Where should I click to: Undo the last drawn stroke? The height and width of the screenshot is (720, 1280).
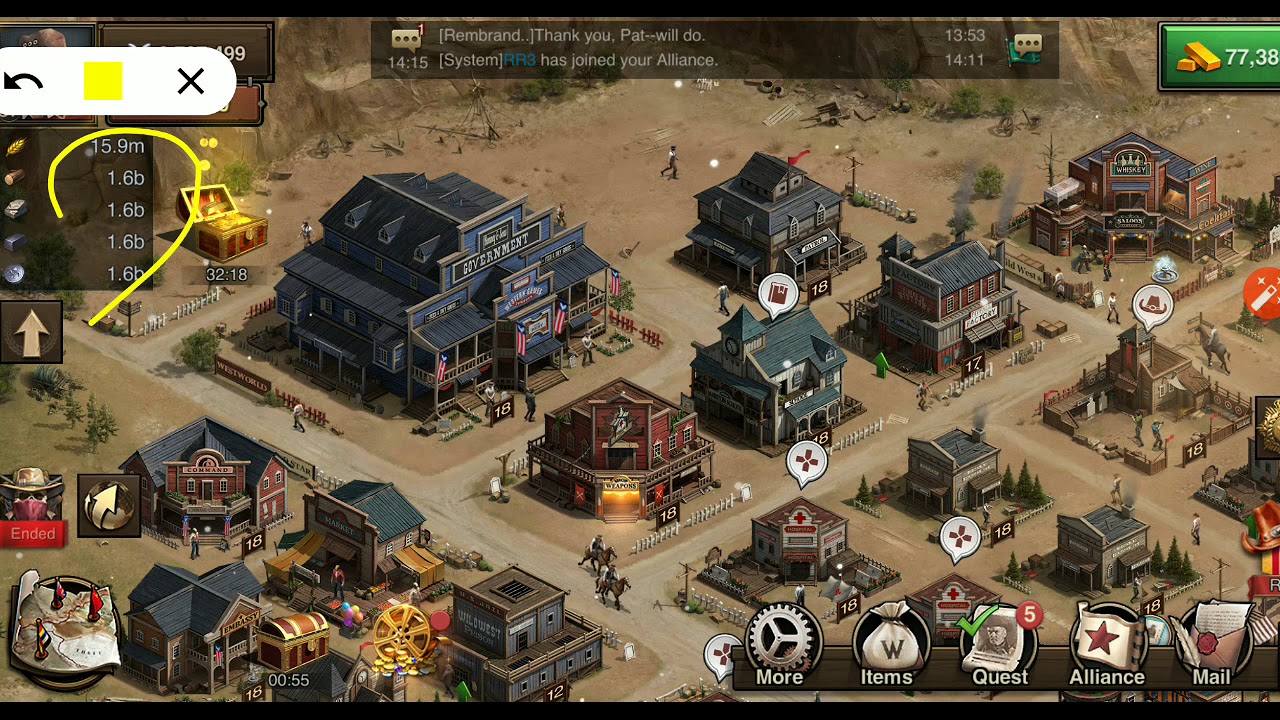[24, 82]
